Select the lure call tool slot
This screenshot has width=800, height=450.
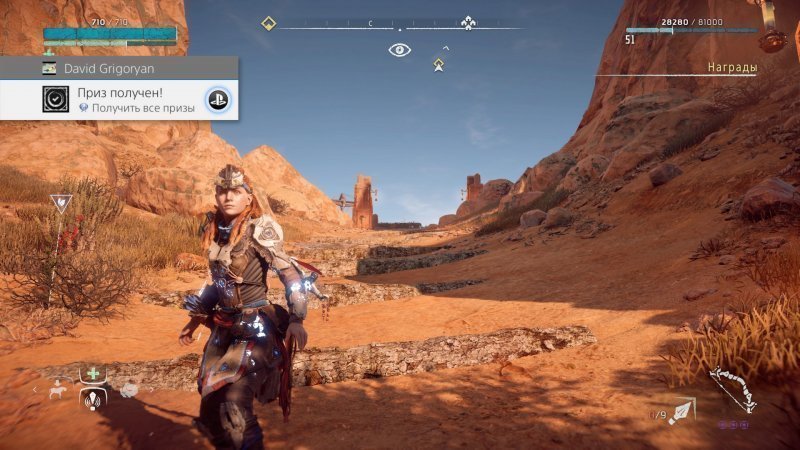coord(93,400)
